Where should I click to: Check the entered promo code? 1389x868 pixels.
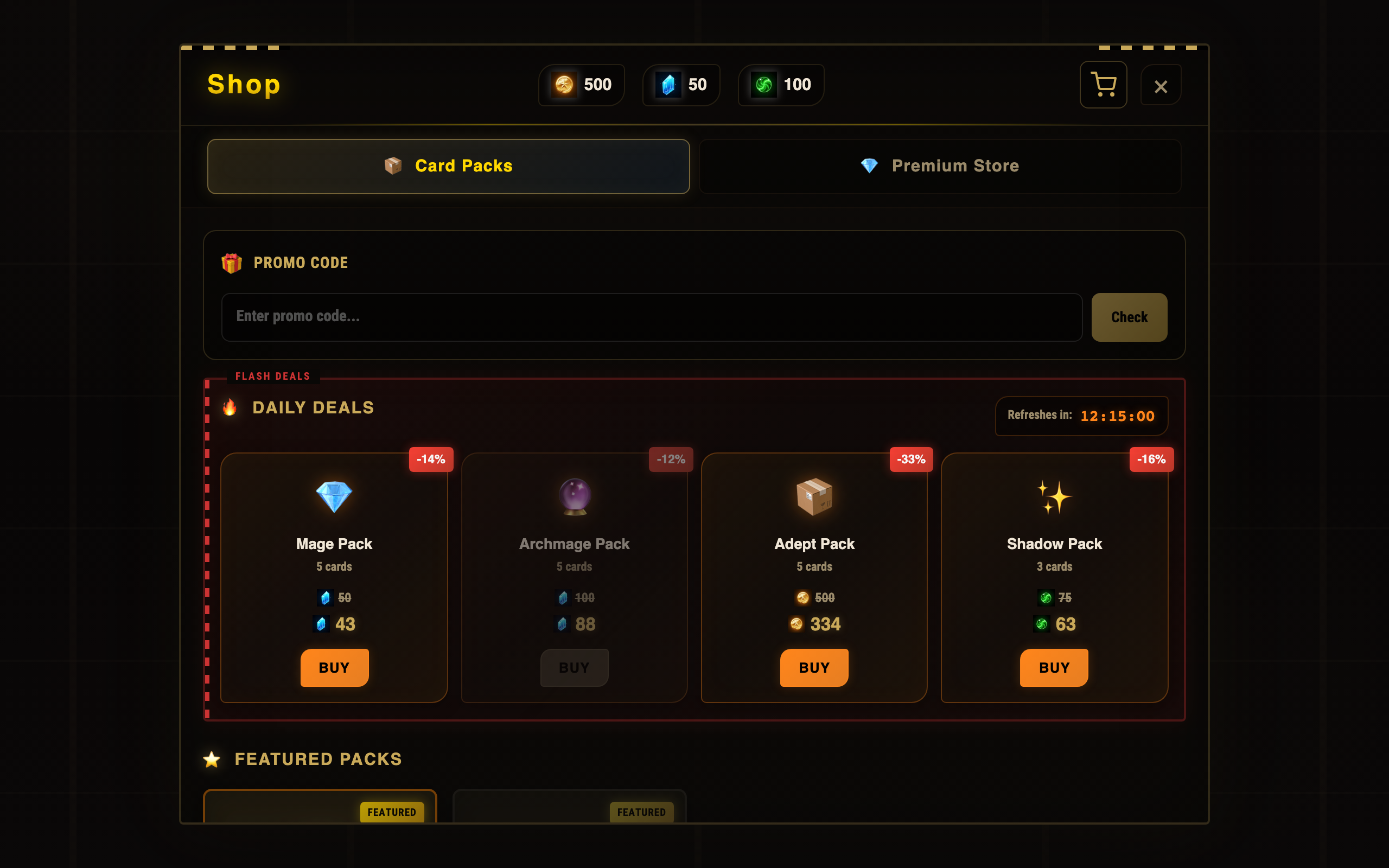(x=1129, y=317)
